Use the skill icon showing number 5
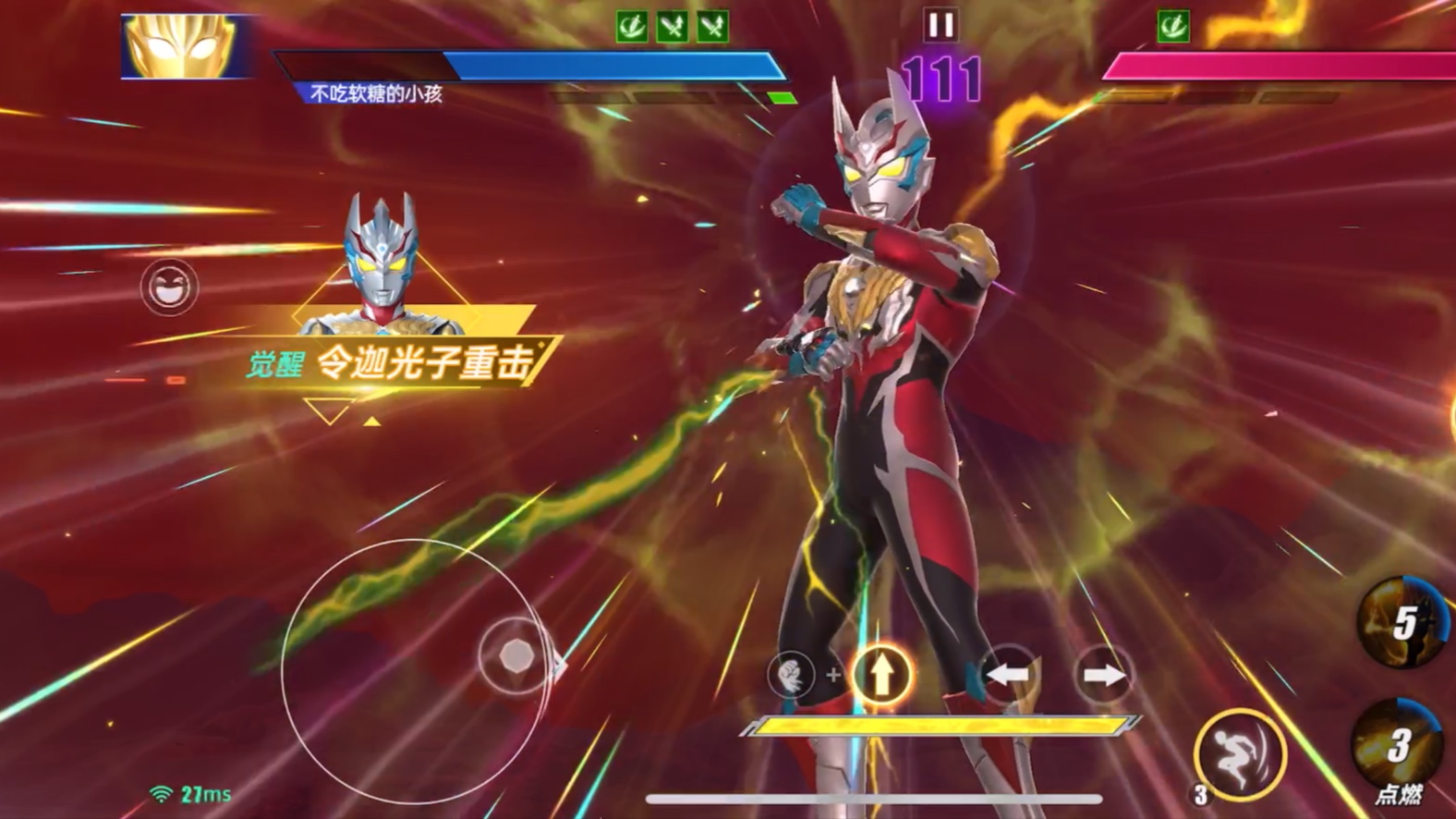1456x819 pixels. click(1403, 622)
